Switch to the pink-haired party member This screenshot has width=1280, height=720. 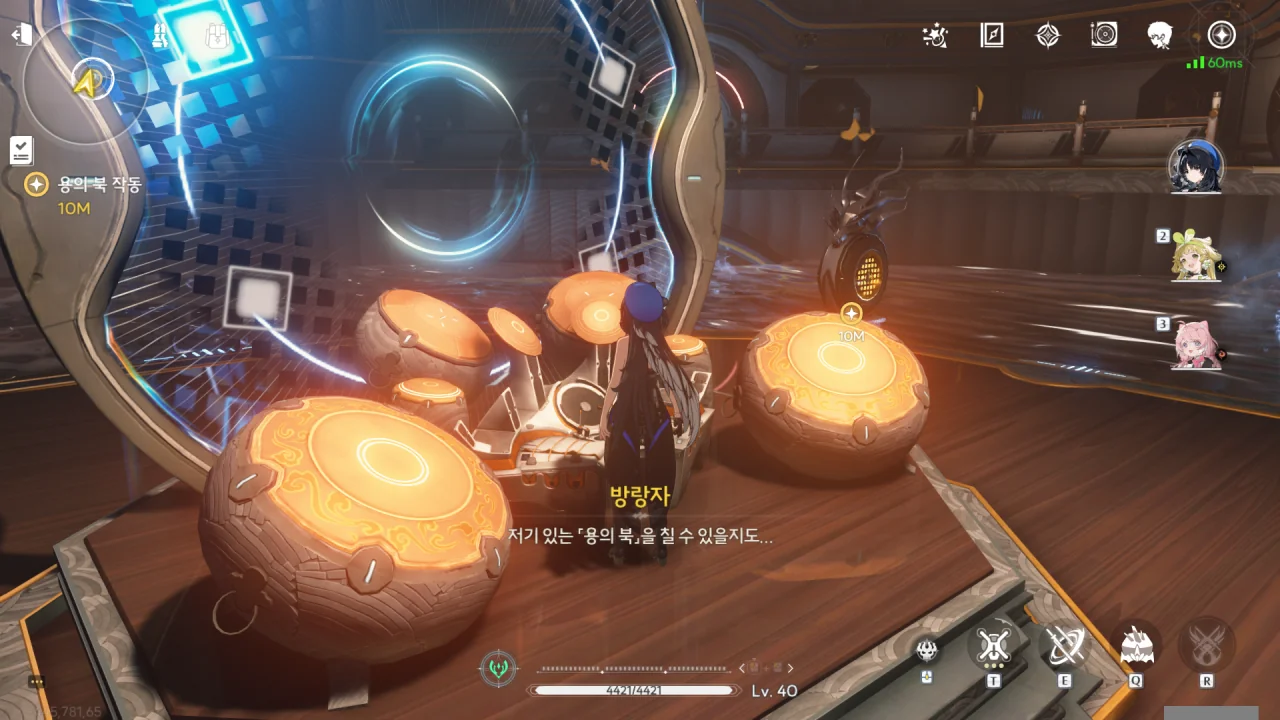point(1197,345)
